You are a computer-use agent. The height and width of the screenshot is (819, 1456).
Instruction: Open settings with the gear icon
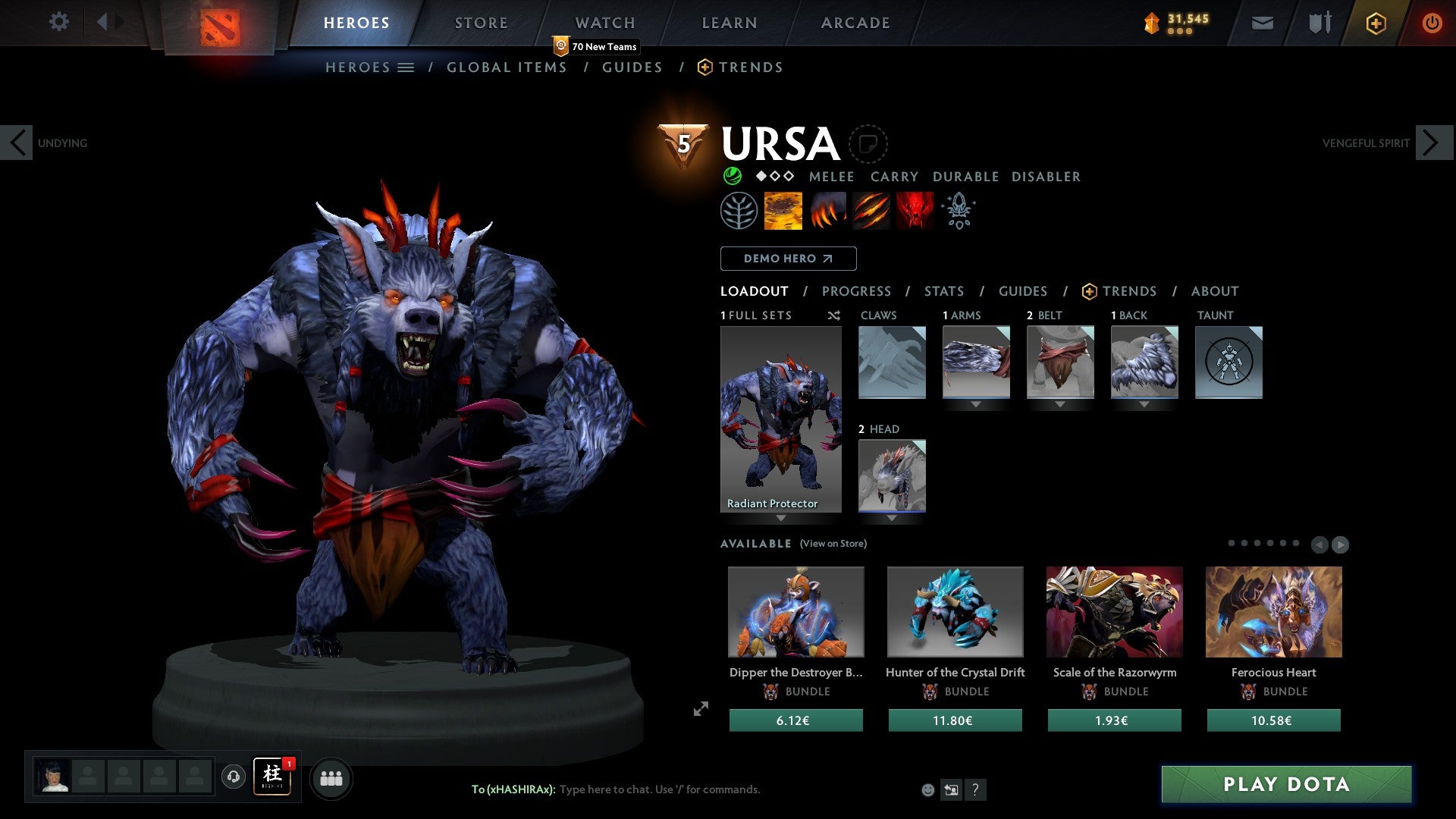[58, 22]
